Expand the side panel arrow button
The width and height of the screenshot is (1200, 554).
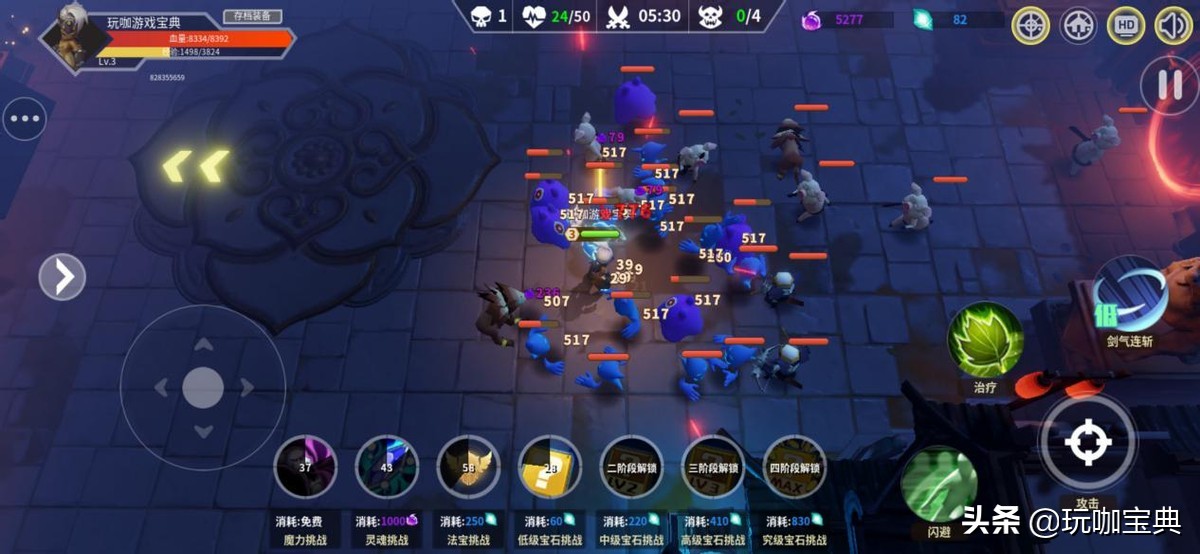pyautogui.click(x=62, y=276)
